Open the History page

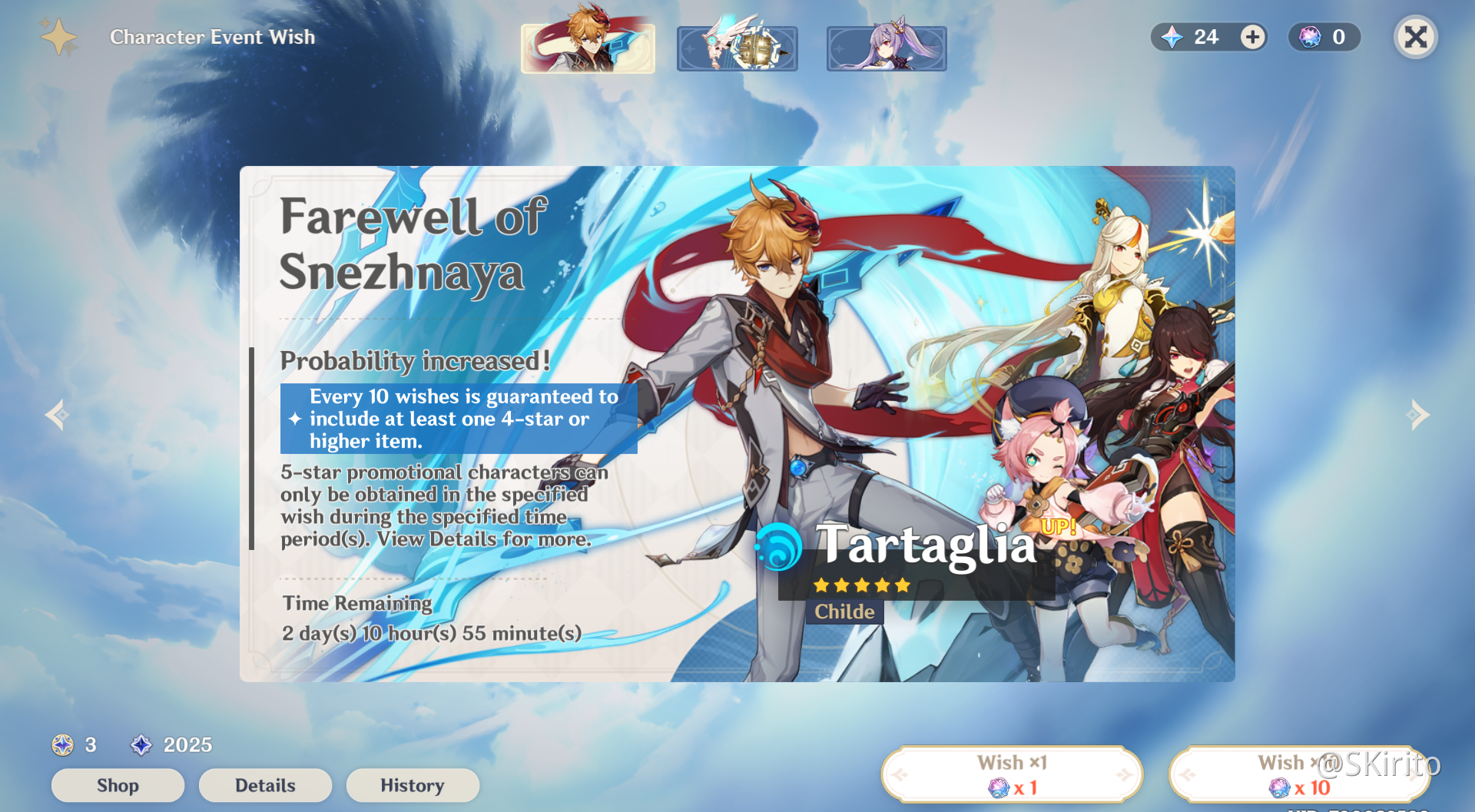(413, 785)
